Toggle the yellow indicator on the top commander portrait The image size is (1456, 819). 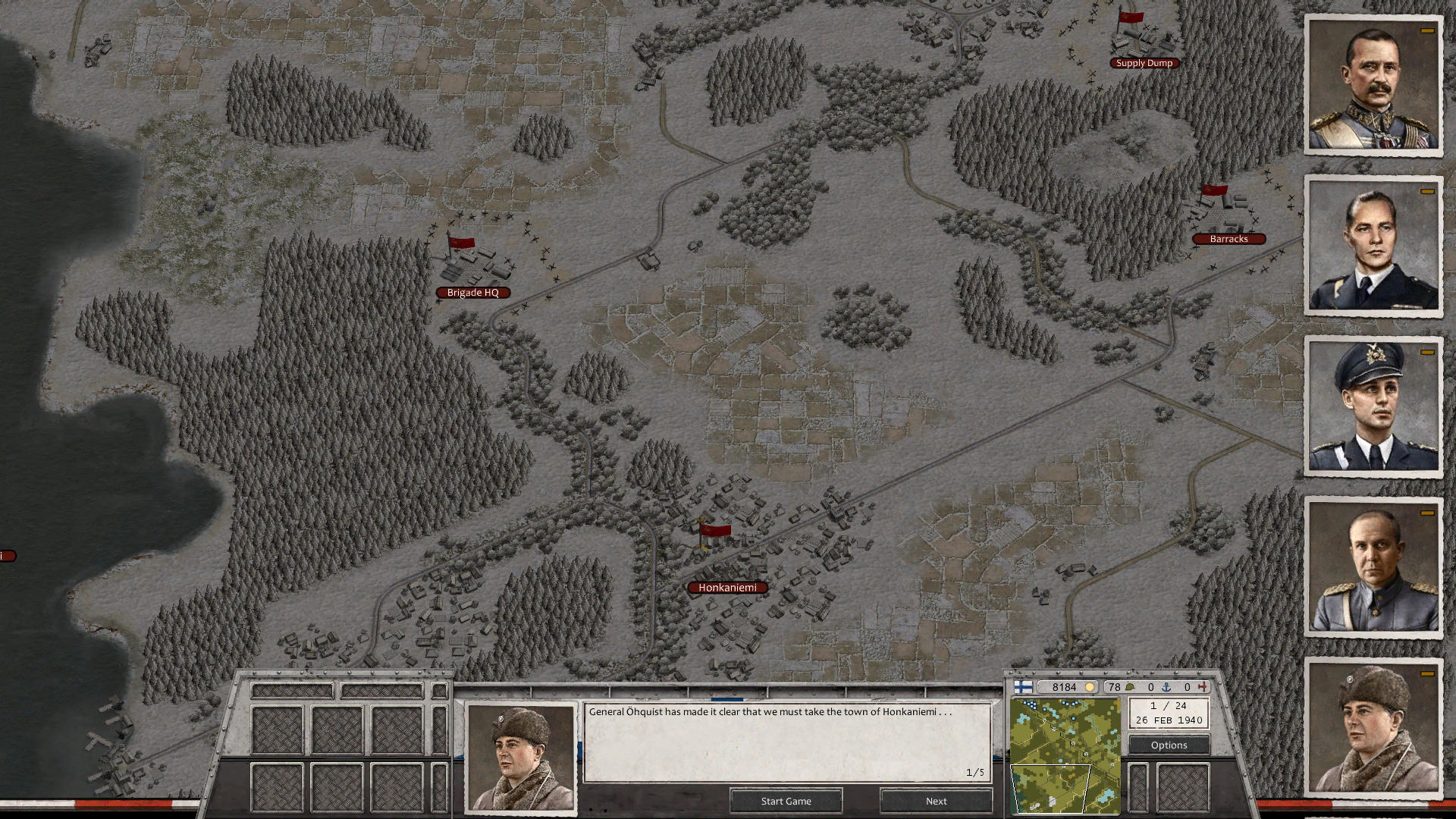coord(1426,31)
